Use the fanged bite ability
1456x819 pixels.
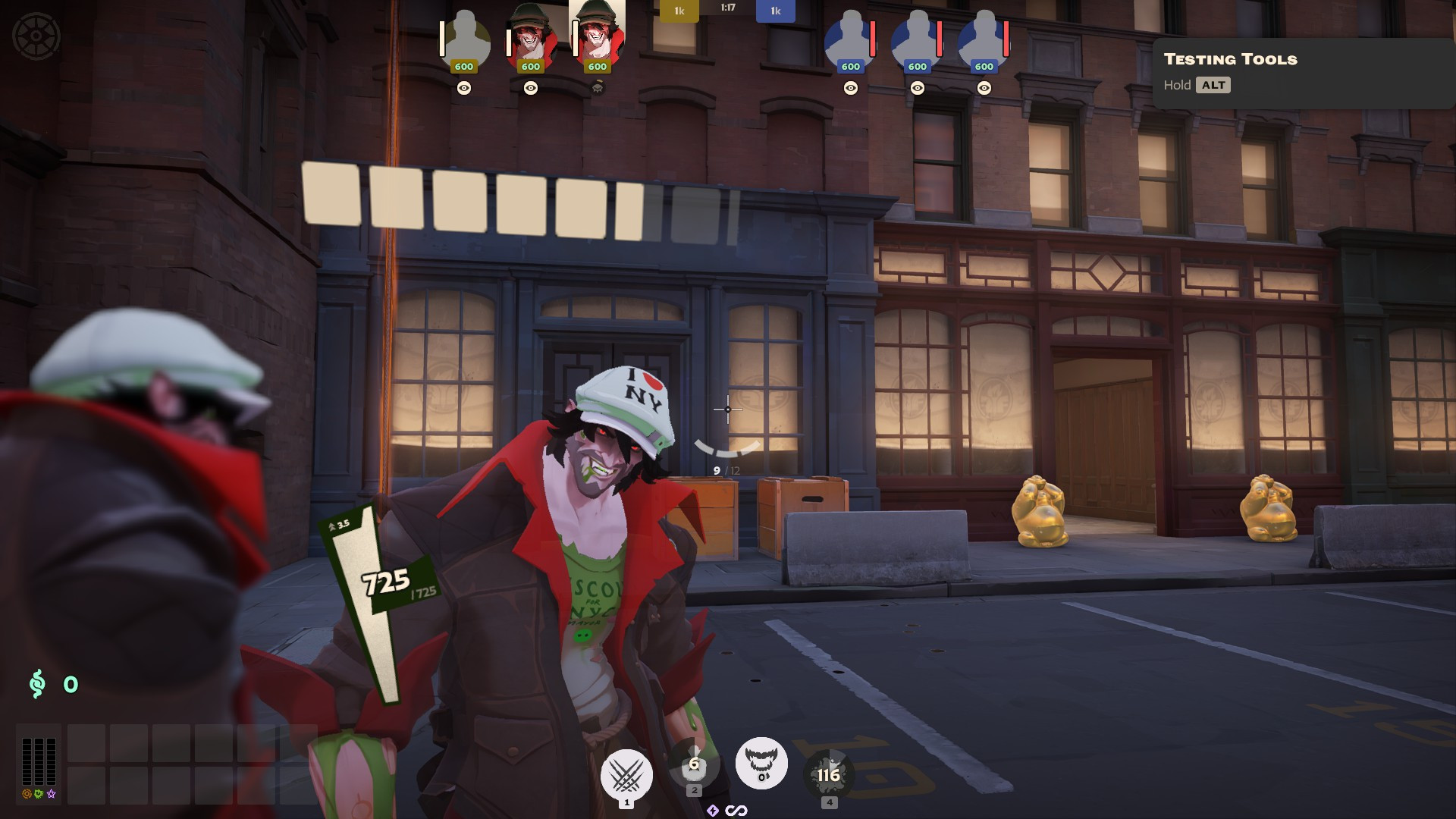[761, 764]
